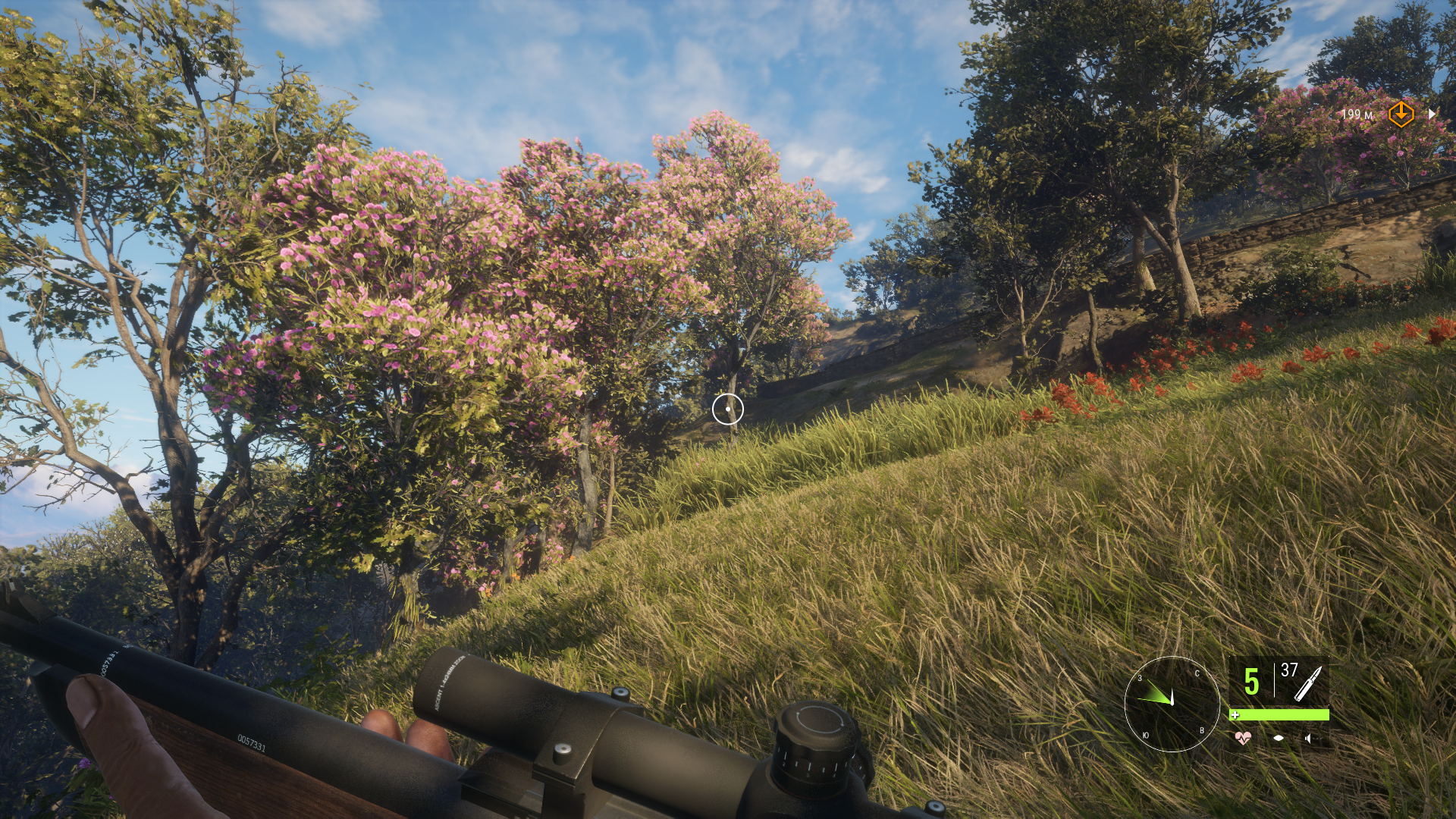This screenshot has width=1456, height=819.
Task: Click the white arrow beside objective marker
Action: pyautogui.click(x=1432, y=115)
